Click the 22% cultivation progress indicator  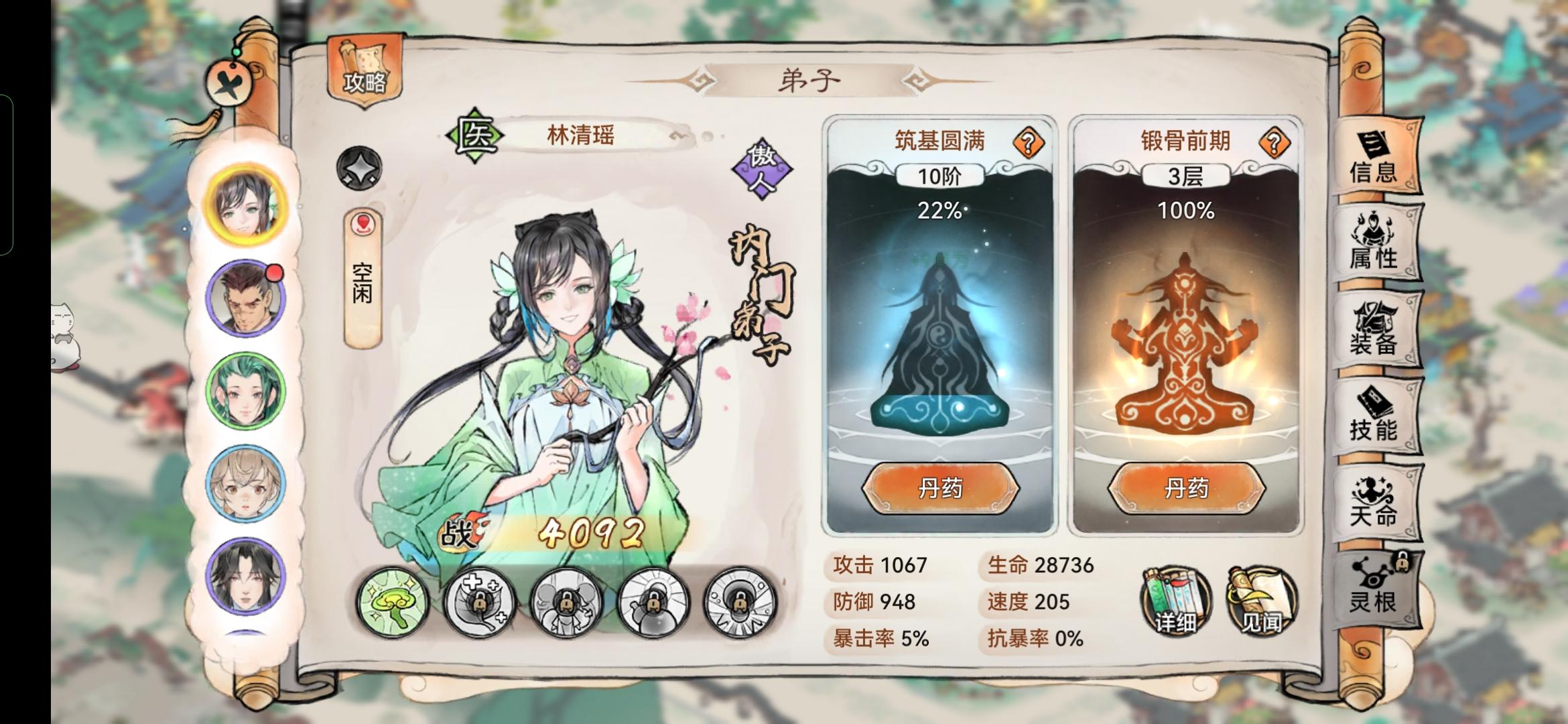point(940,210)
